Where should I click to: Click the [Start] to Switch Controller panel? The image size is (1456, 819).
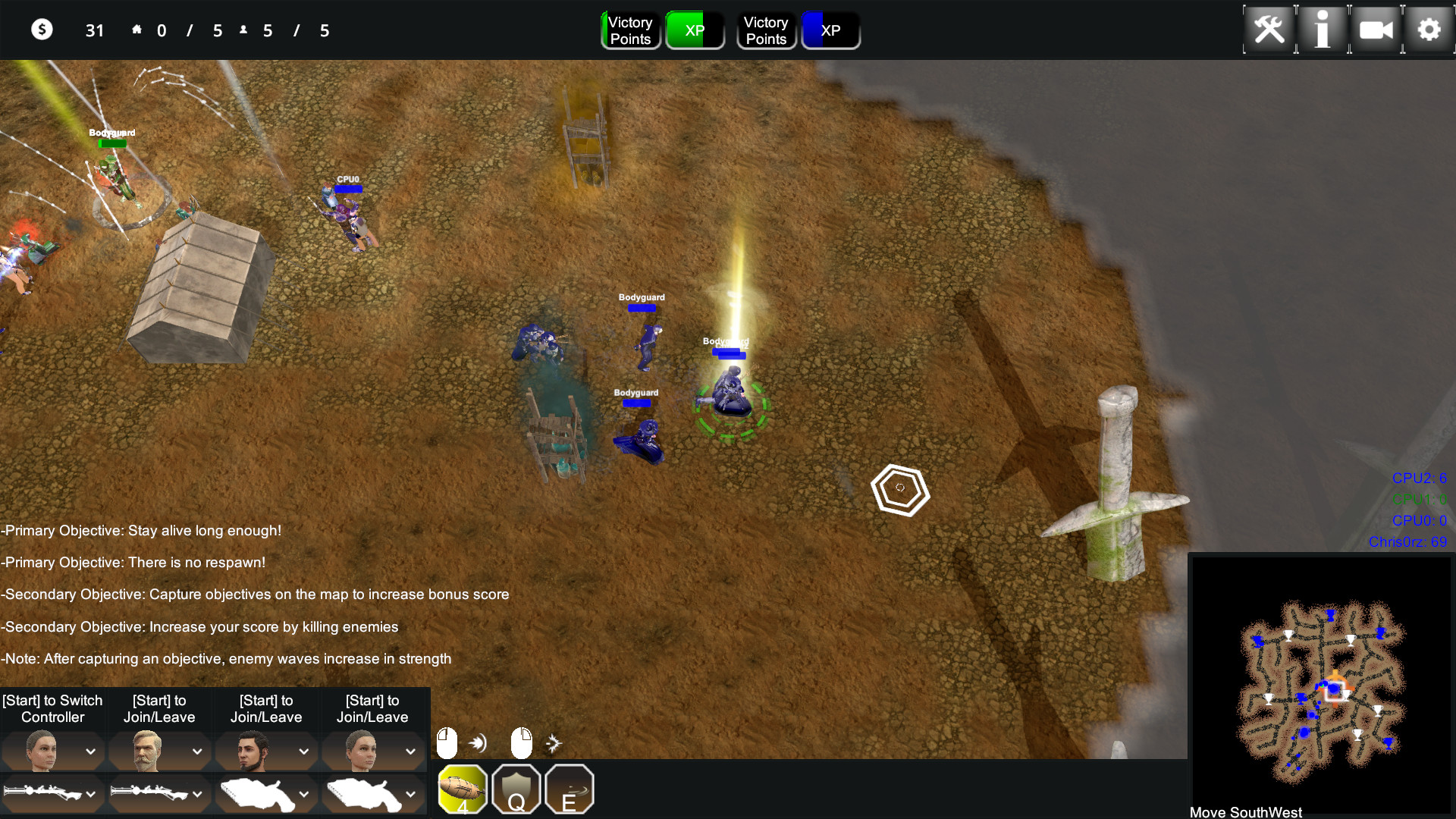52,708
